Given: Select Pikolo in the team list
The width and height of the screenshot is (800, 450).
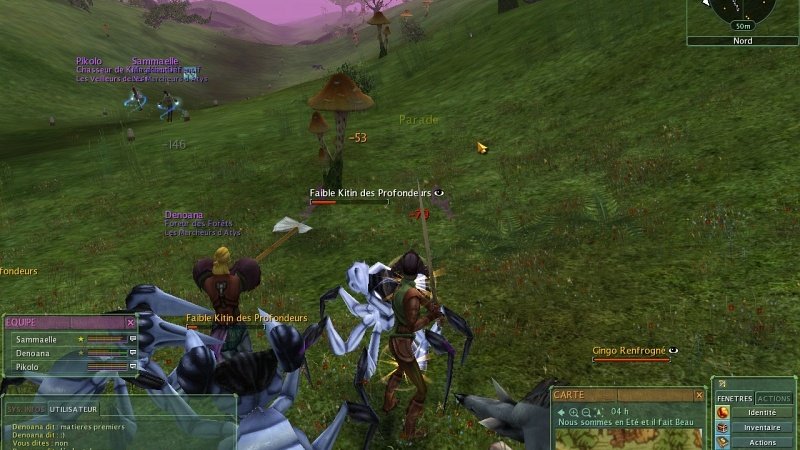Looking at the screenshot, I should [x=29, y=367].
